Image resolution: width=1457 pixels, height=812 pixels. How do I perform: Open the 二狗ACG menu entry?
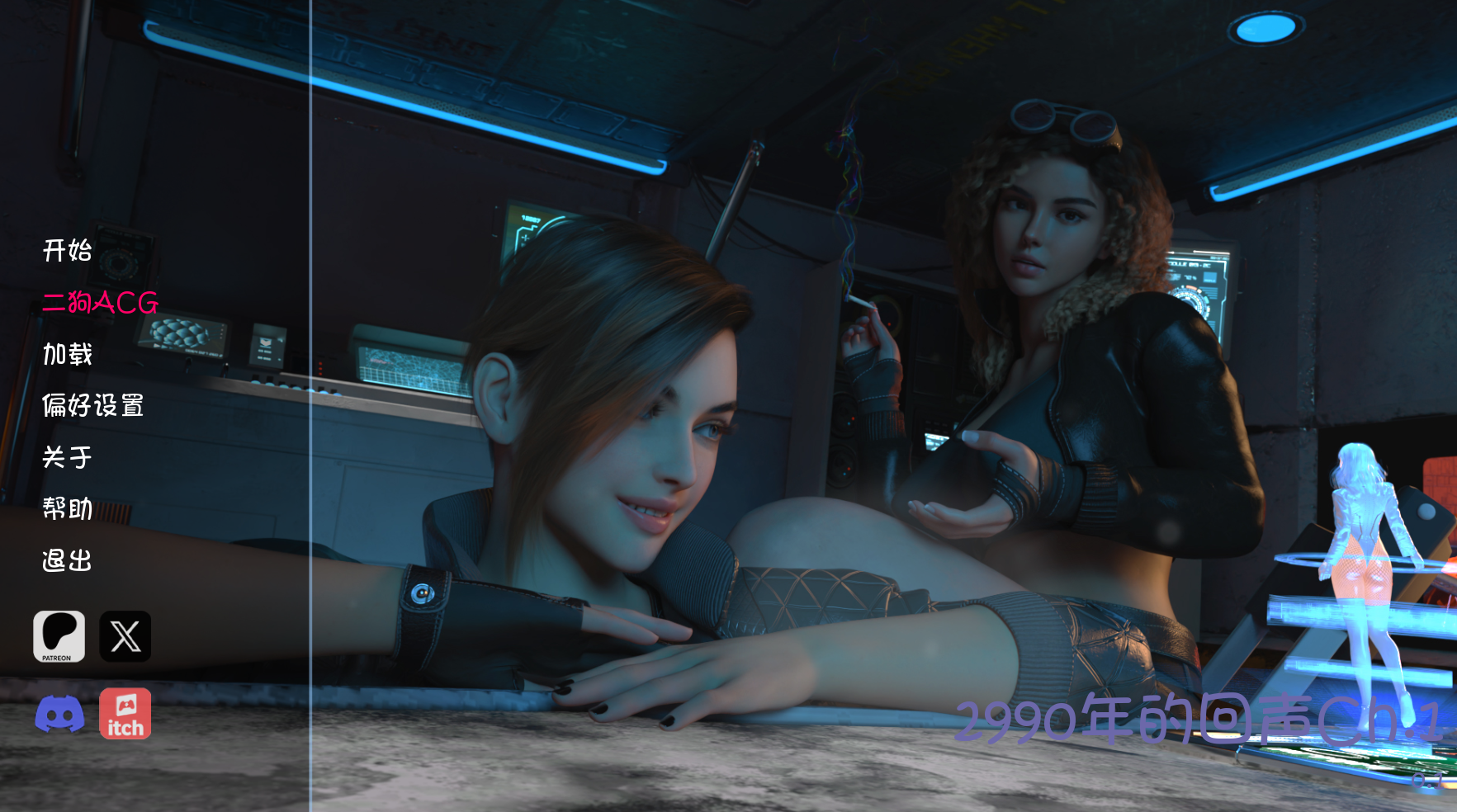coord(100,303)
